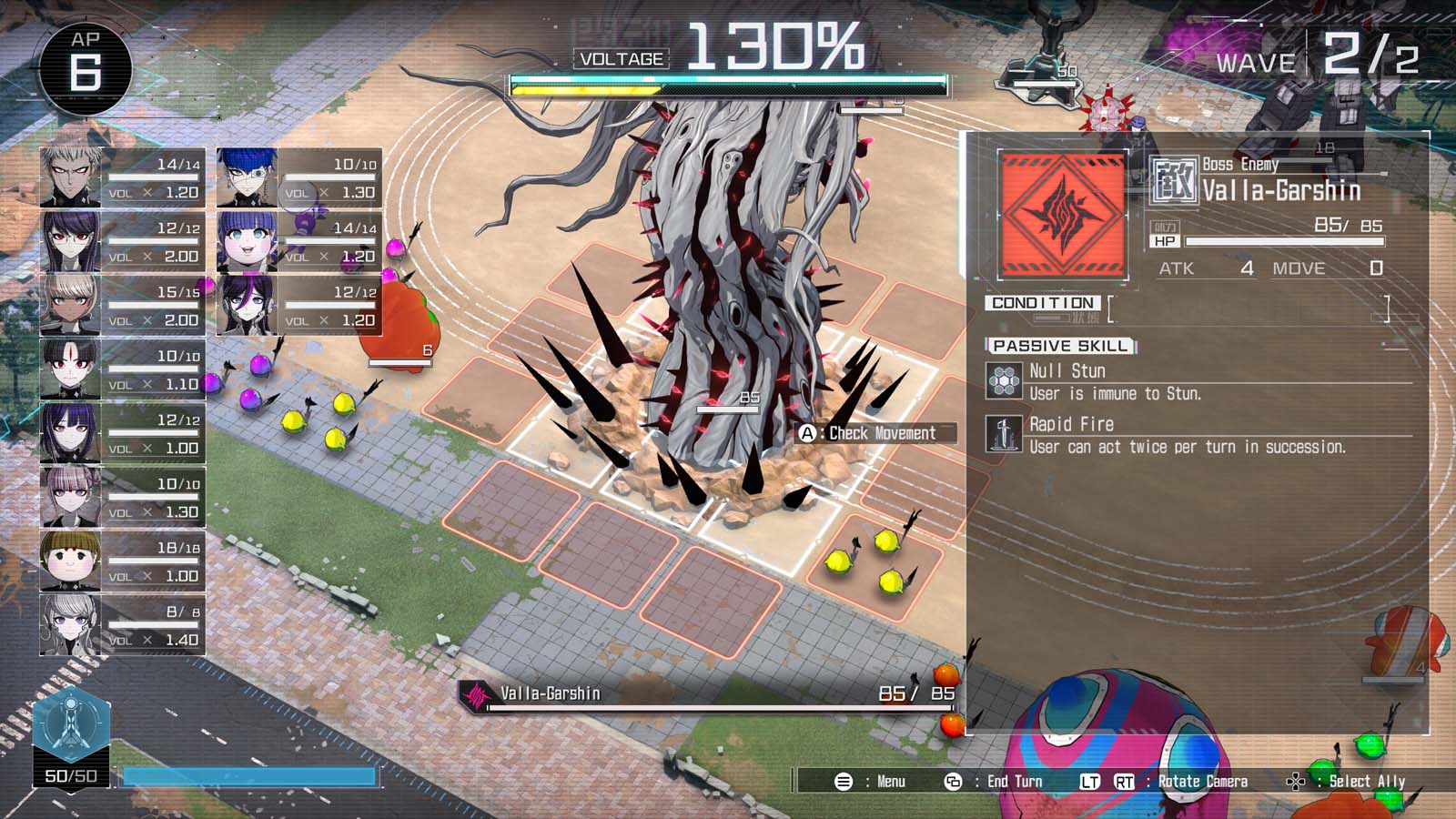The width and height of the screenshot is (1456, 819).
Task: Choose Select Ally on the bottom bar
Action: 1365,781
